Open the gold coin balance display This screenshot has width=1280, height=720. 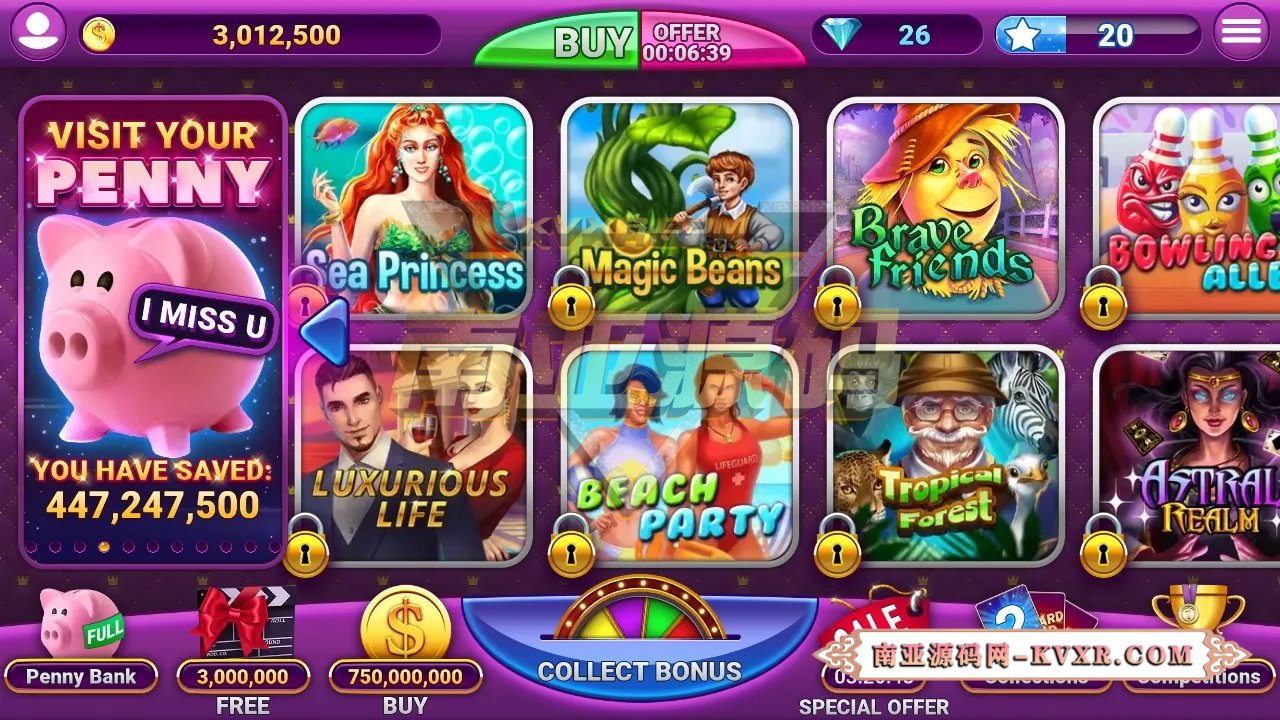coord(97,33)
